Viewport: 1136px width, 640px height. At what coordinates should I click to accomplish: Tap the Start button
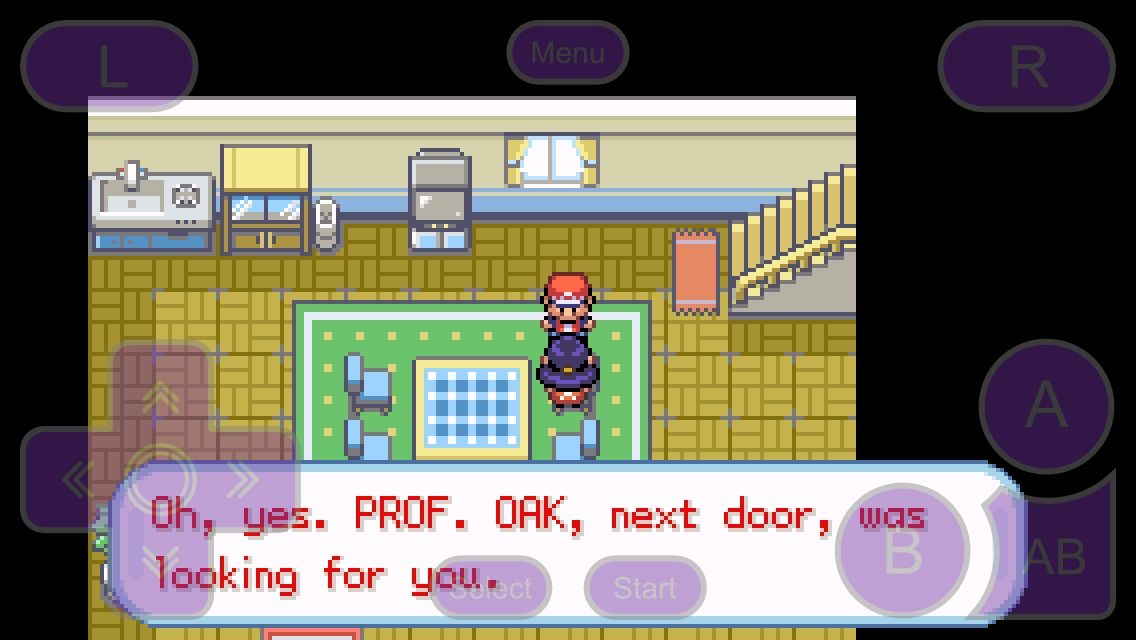click(645, 587)
